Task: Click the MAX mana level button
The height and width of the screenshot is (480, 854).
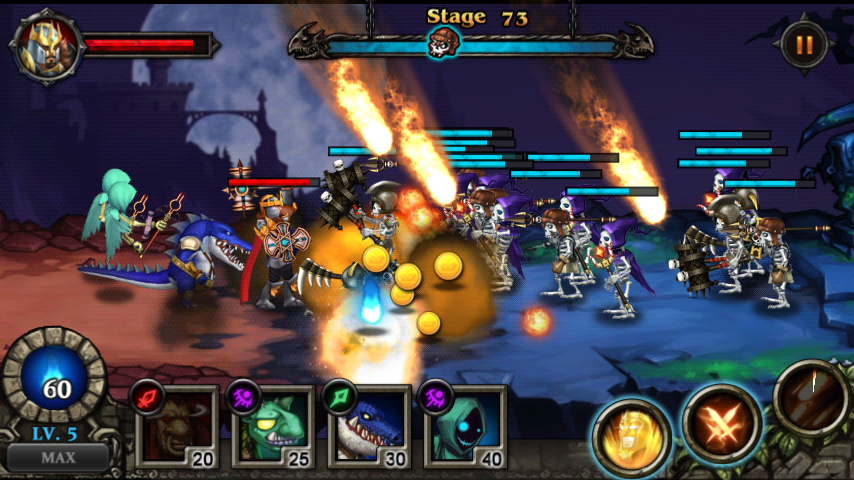Action: pos(57,458)
